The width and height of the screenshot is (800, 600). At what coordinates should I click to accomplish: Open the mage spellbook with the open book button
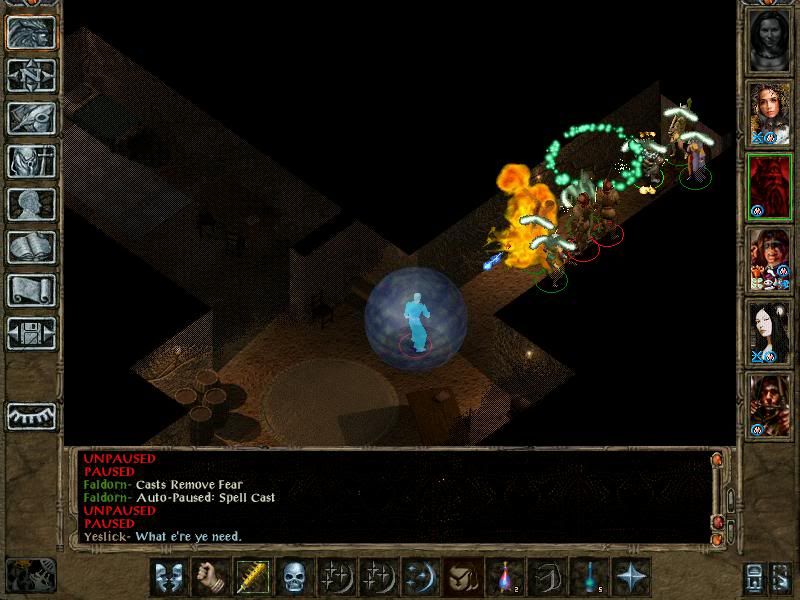(x=31, y=247)
